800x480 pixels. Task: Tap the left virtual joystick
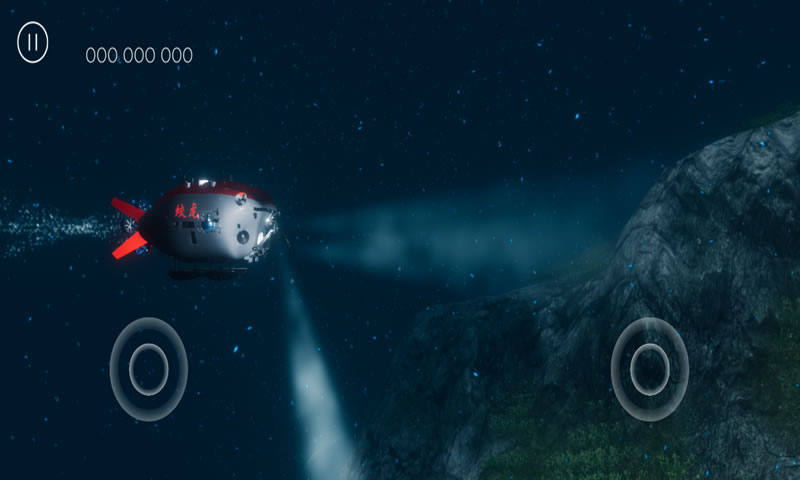coord(149,368)
